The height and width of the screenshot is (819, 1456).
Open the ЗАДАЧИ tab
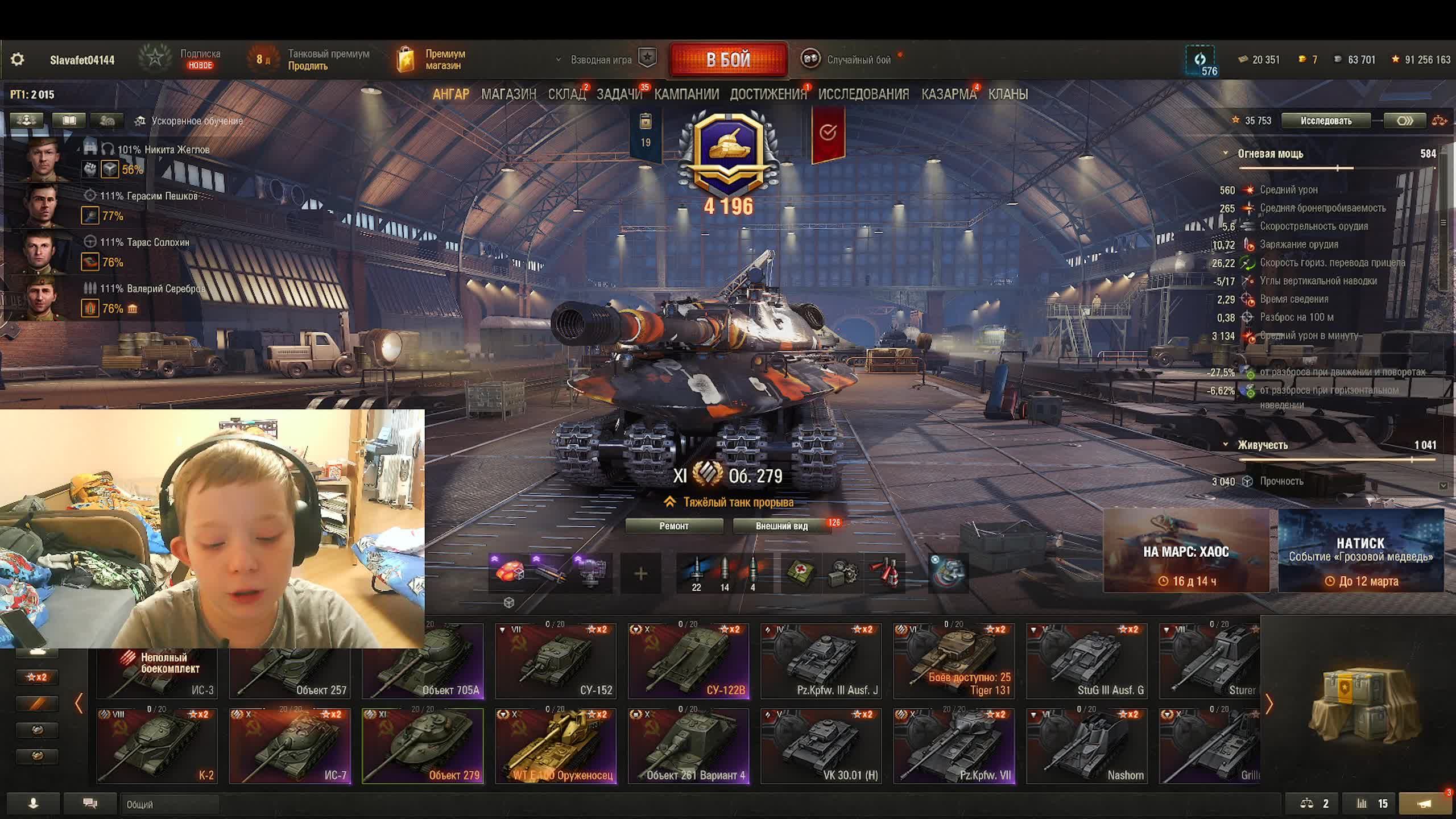[619, 94]
